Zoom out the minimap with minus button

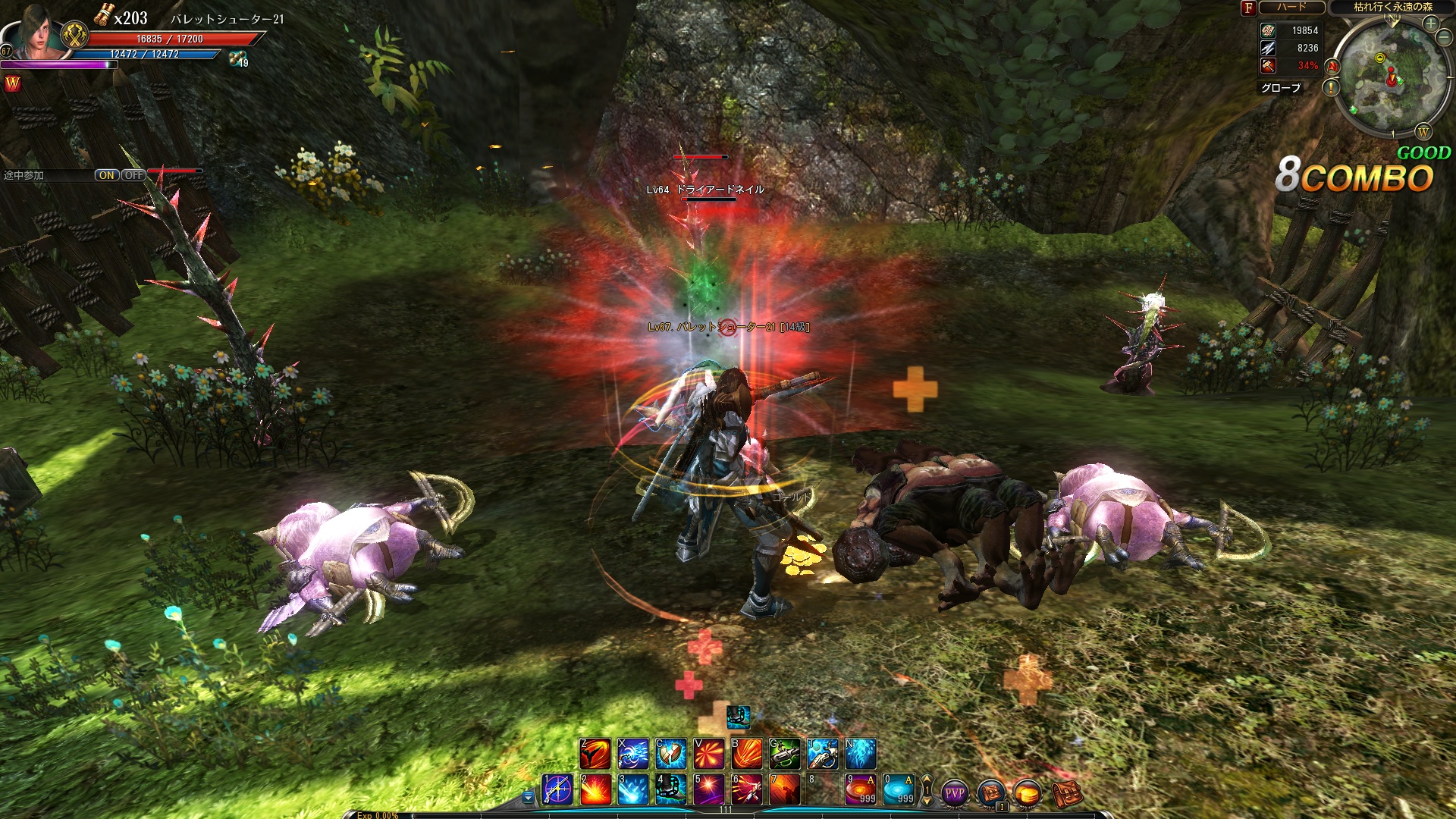1444,38
